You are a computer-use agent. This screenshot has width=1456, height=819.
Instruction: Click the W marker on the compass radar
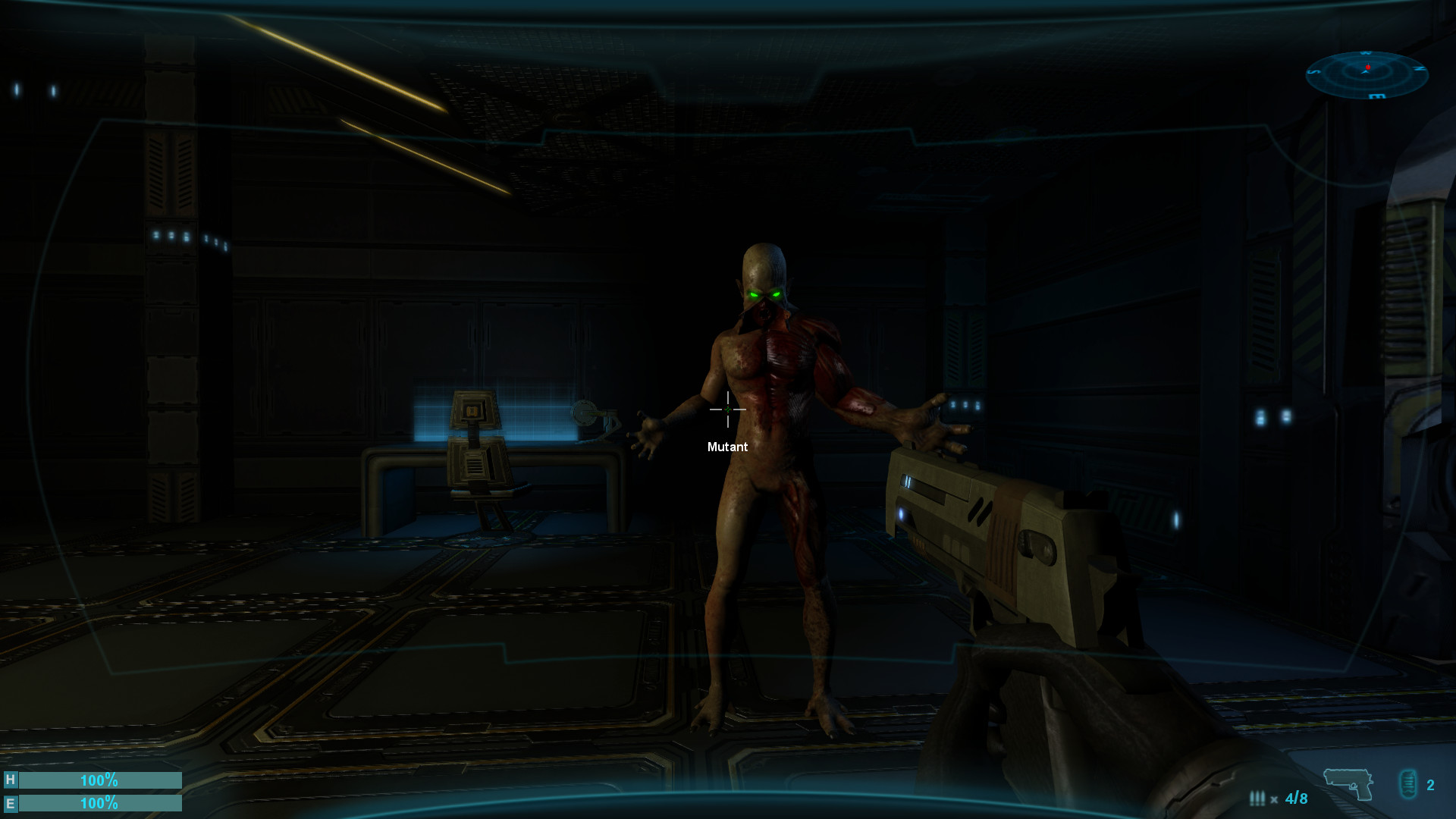pos(1366,52)
